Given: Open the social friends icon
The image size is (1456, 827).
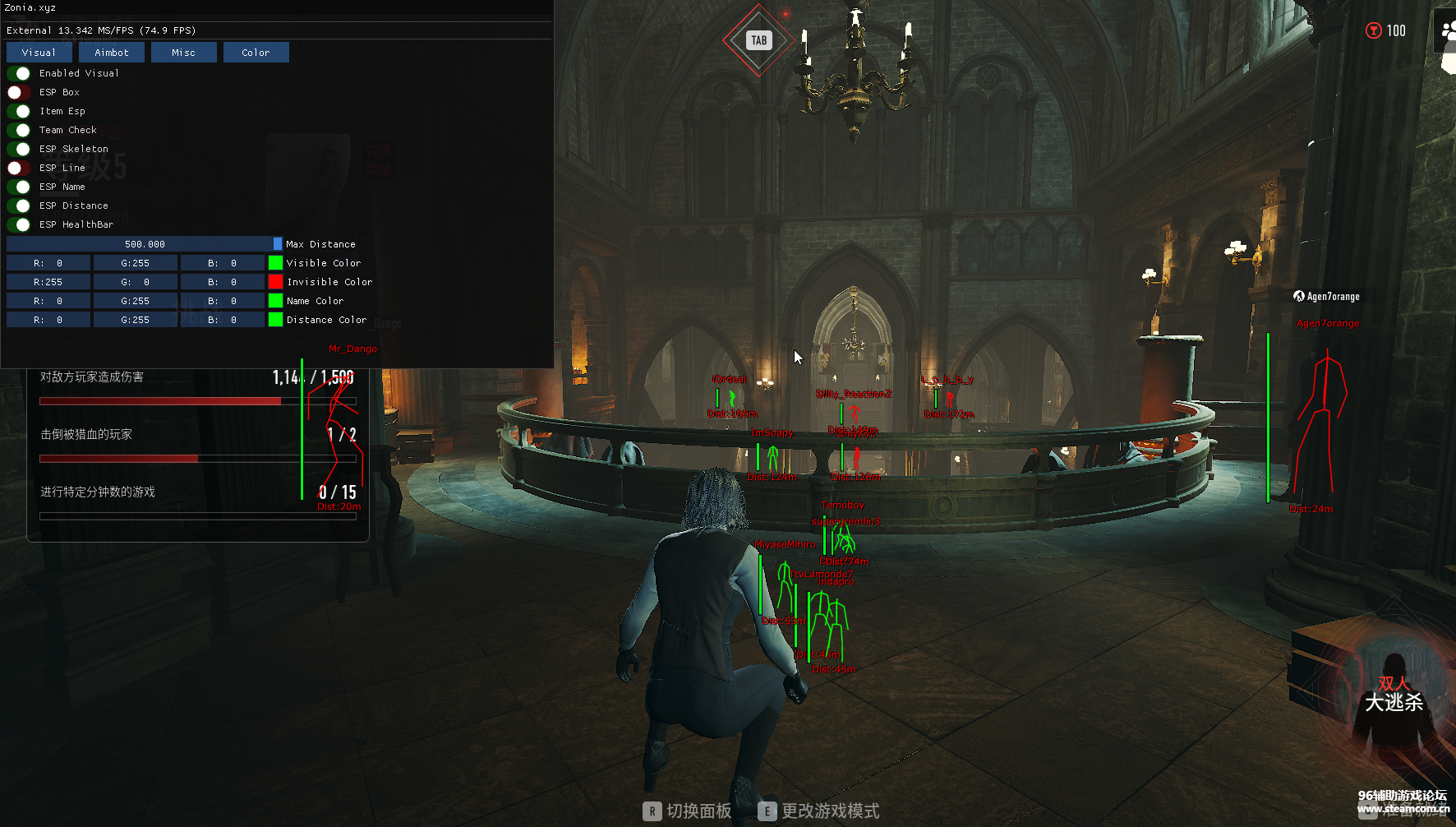Looking at the screenshot, I should (1448, 31).
